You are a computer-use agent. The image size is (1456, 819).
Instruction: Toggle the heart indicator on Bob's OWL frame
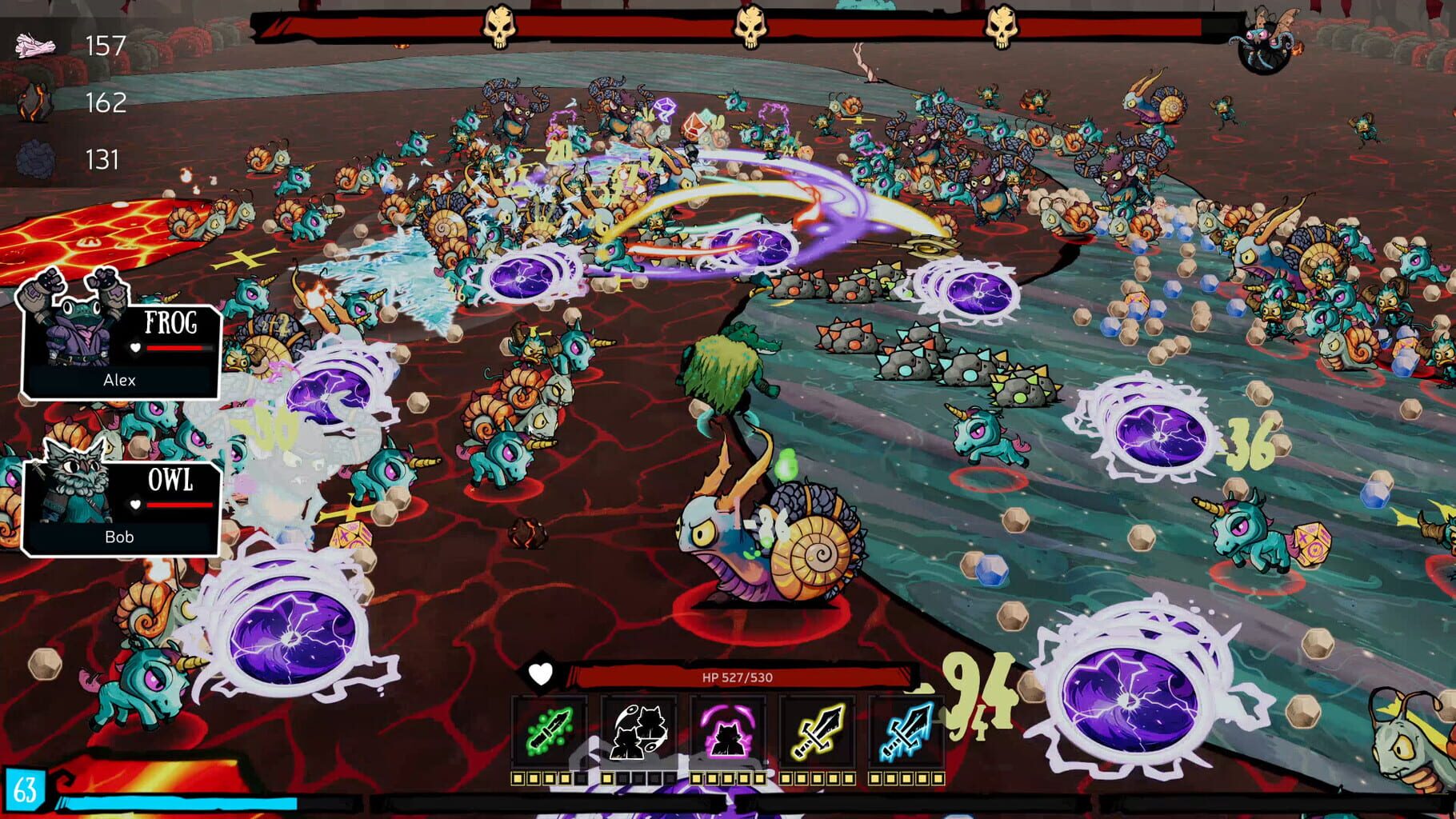137,505
